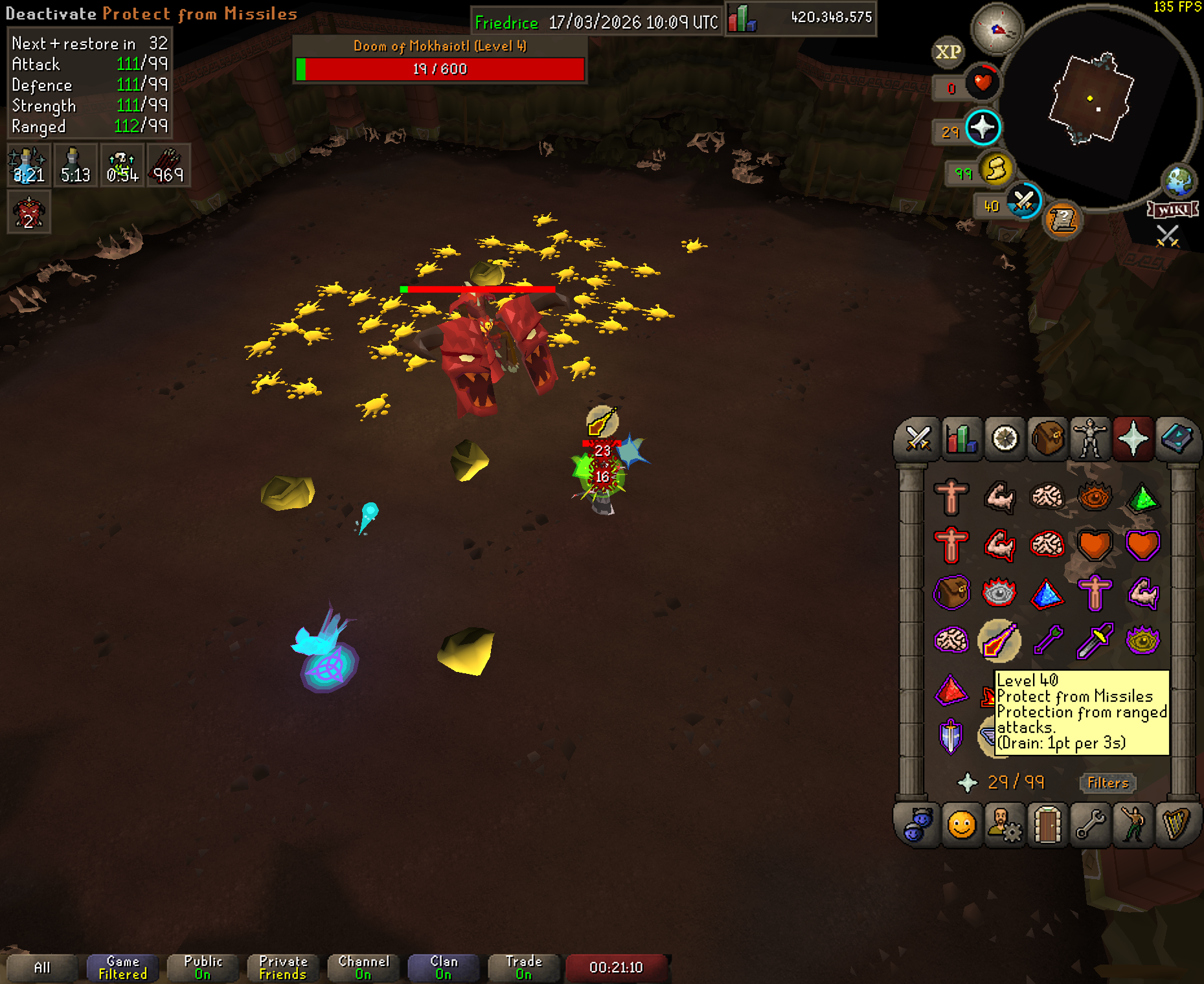Activate the purple dagger protection prayer
The width and height of the screenshot is (1204, 984).
1095,641
